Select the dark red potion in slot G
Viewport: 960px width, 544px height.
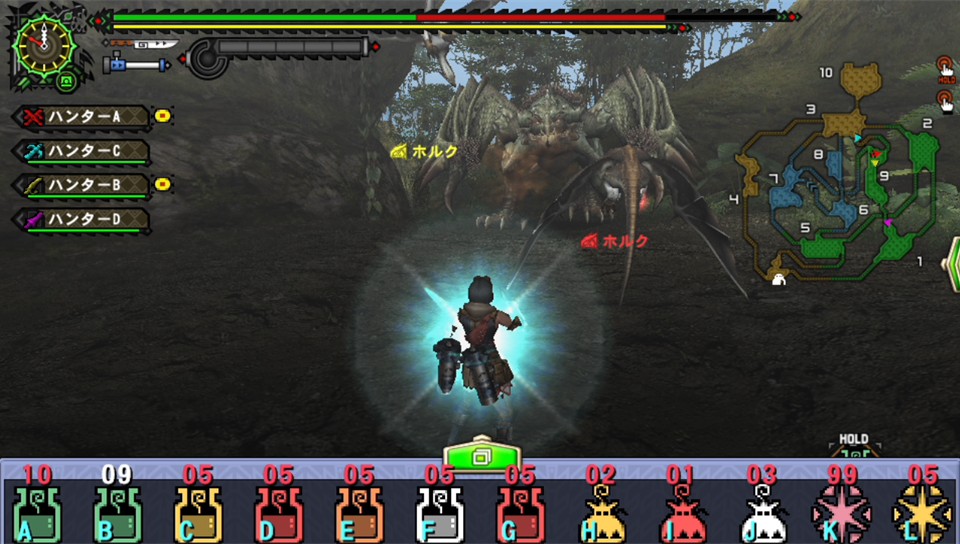[519, 514]
